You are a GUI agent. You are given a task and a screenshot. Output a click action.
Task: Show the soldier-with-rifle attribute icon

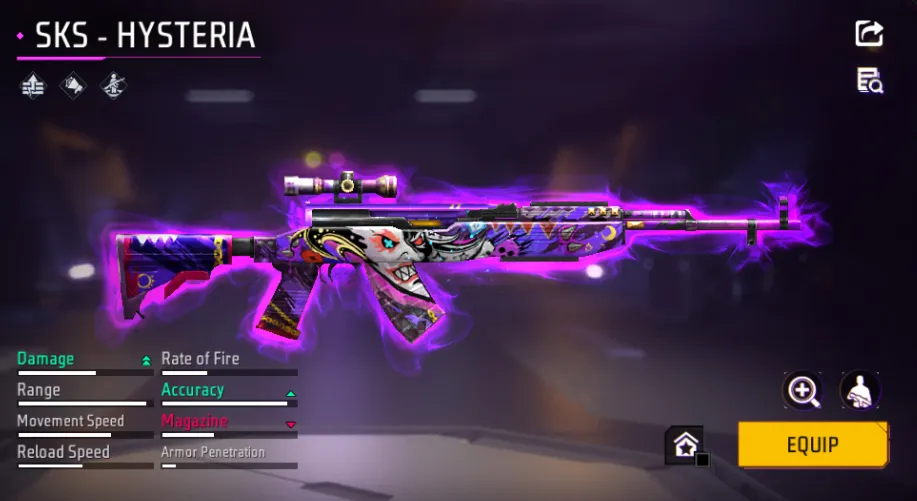112,86
